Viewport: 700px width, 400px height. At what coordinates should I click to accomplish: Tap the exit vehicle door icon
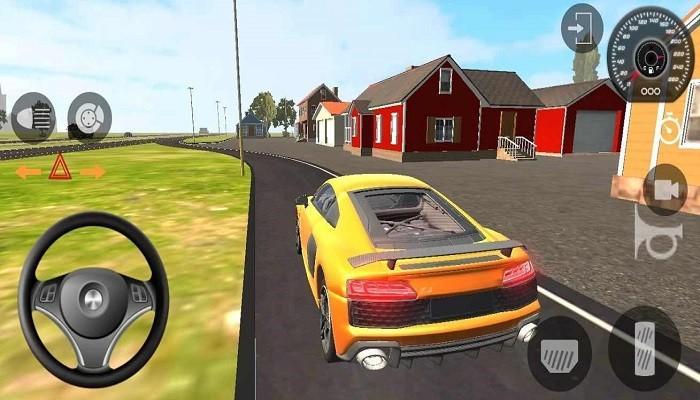(582, 28)
